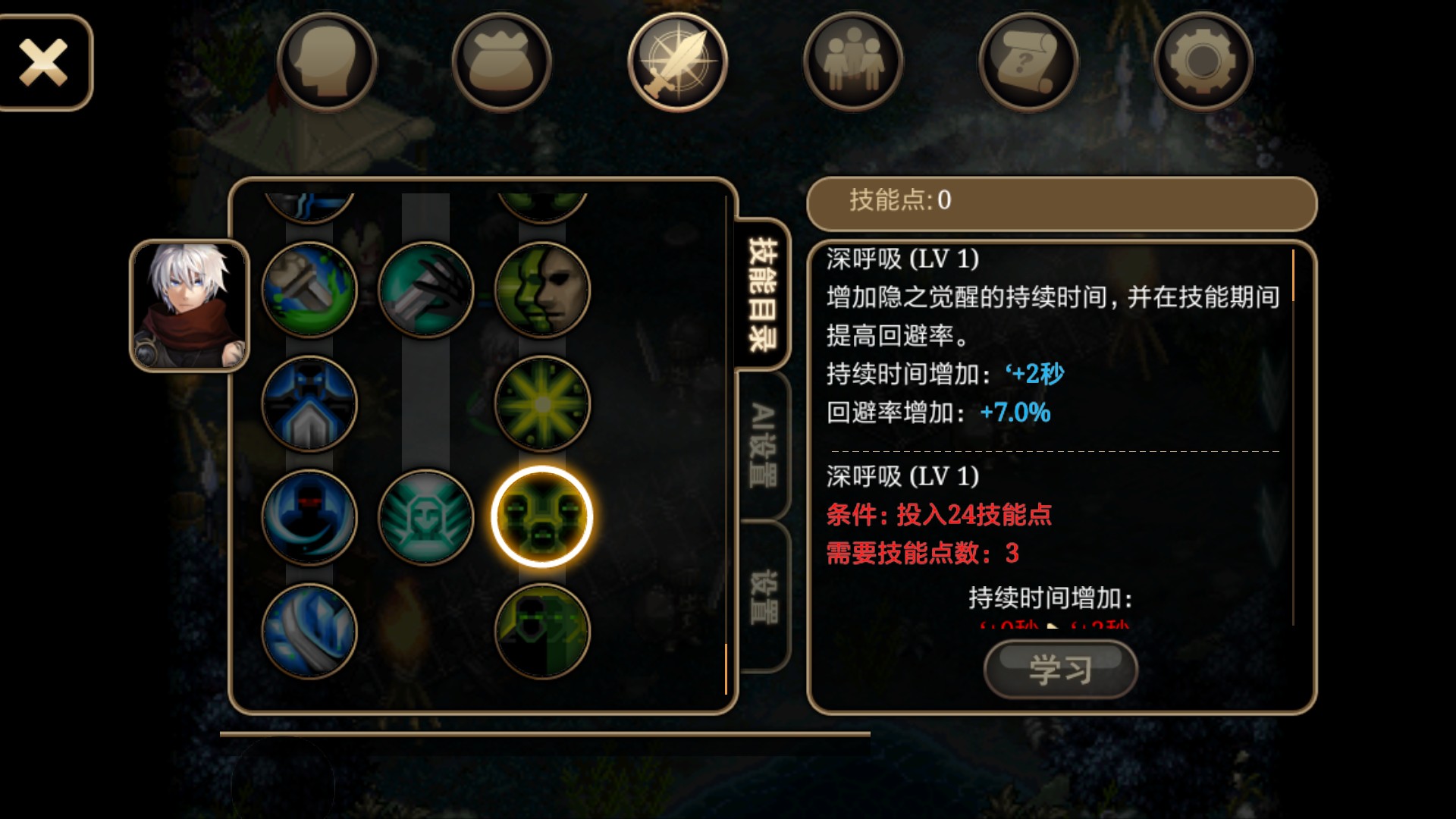Select the white-haired character portrait
Image resolution: width=1456 pixels, height=819 pixels.
(x=190, y=306)
